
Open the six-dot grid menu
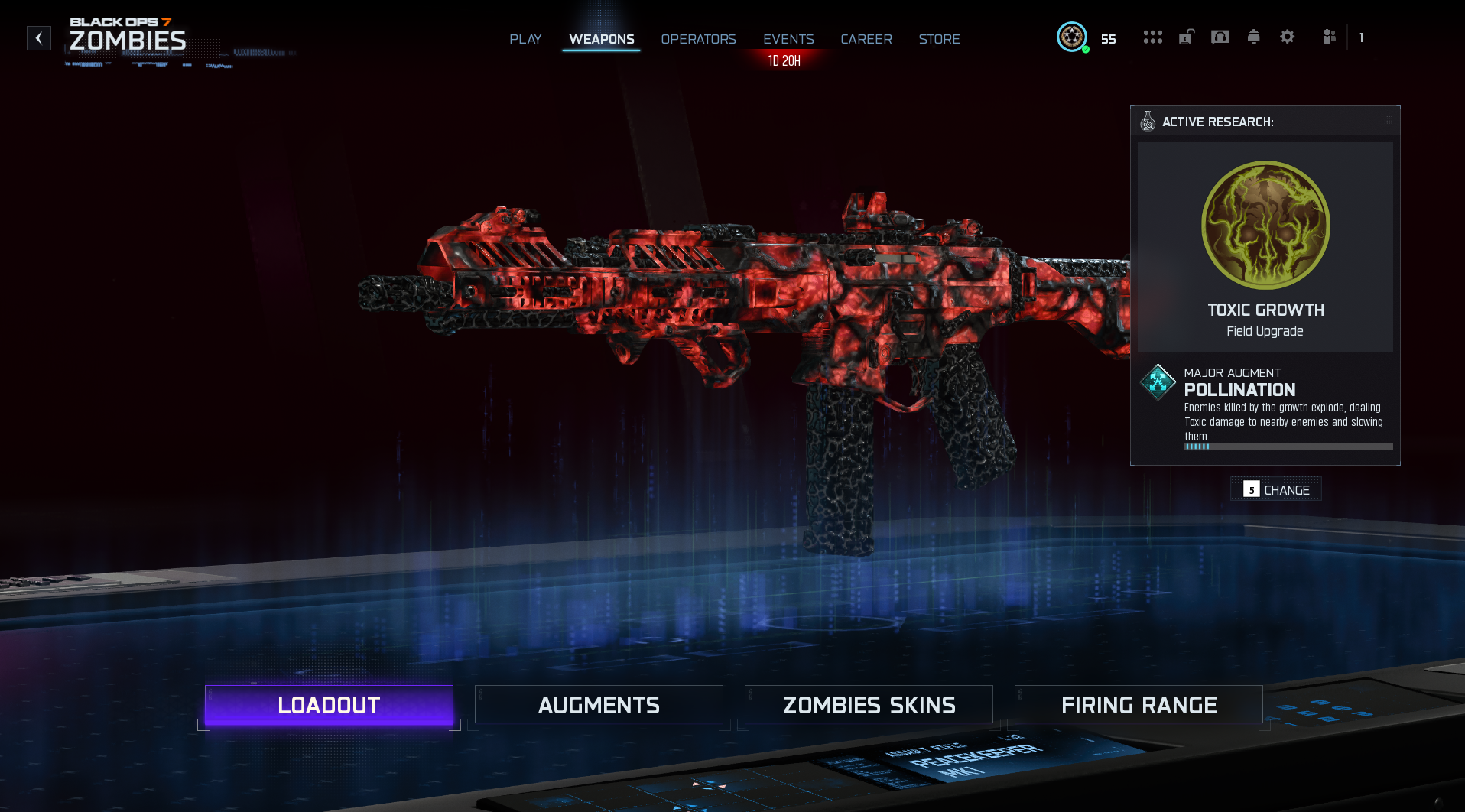pos(1152,37)
